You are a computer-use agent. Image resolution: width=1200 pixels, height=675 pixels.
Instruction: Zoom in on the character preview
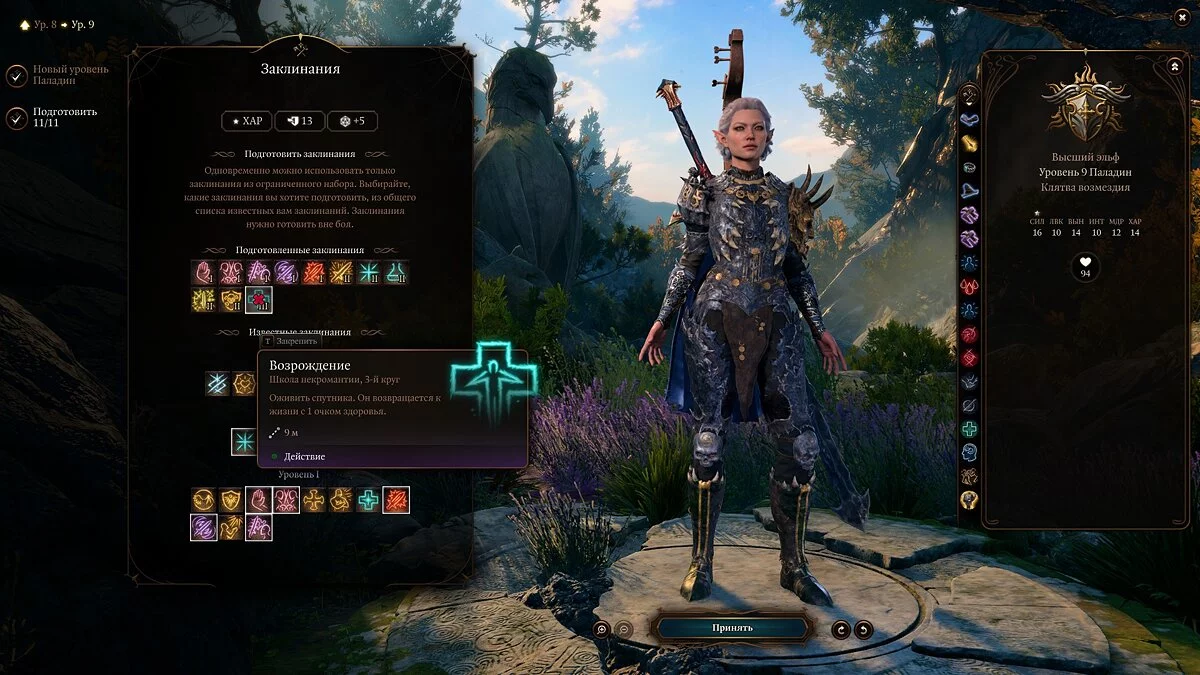[x=602, y=629]
